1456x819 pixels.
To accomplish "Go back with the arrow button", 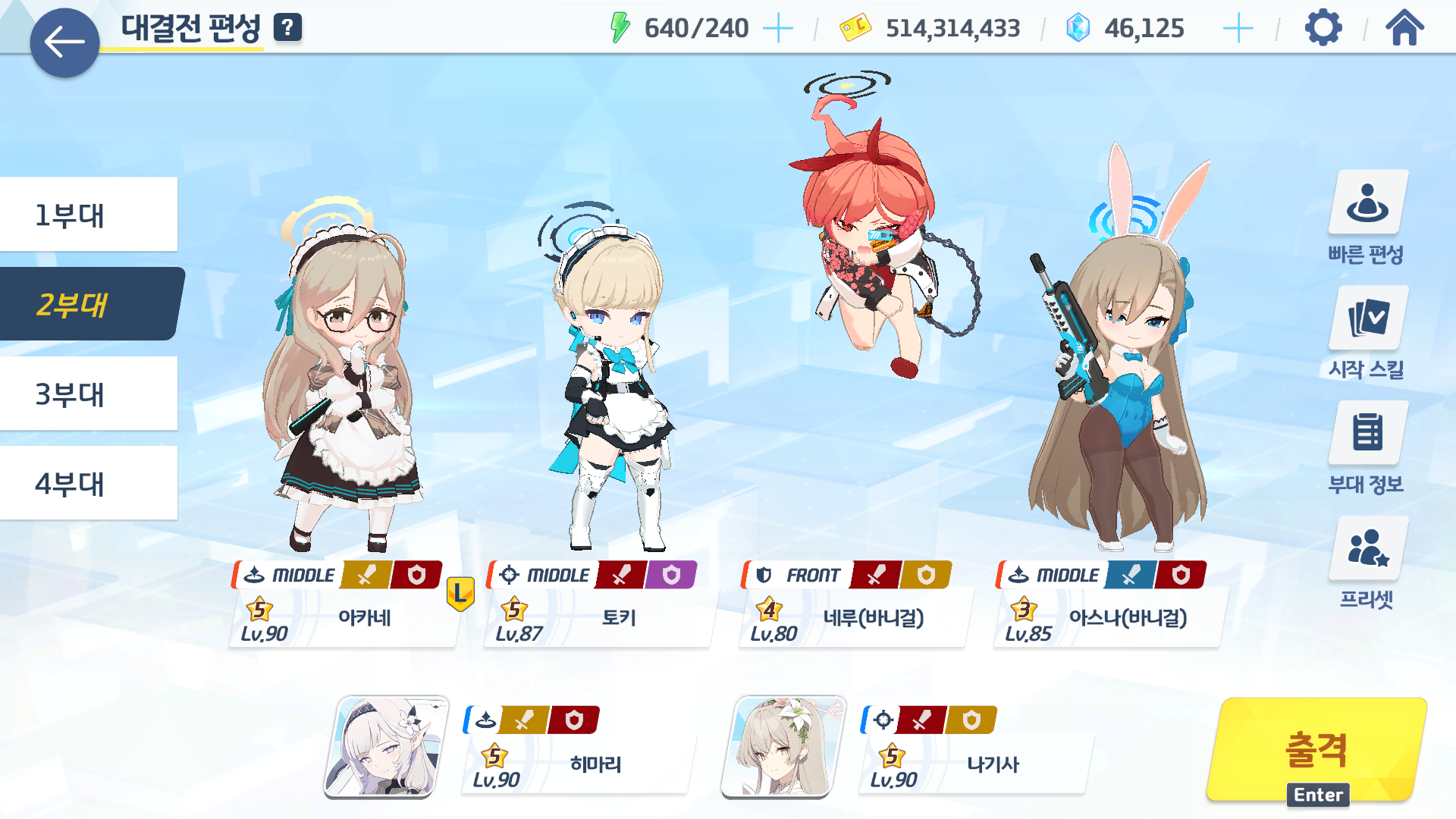I will (64, 42).
